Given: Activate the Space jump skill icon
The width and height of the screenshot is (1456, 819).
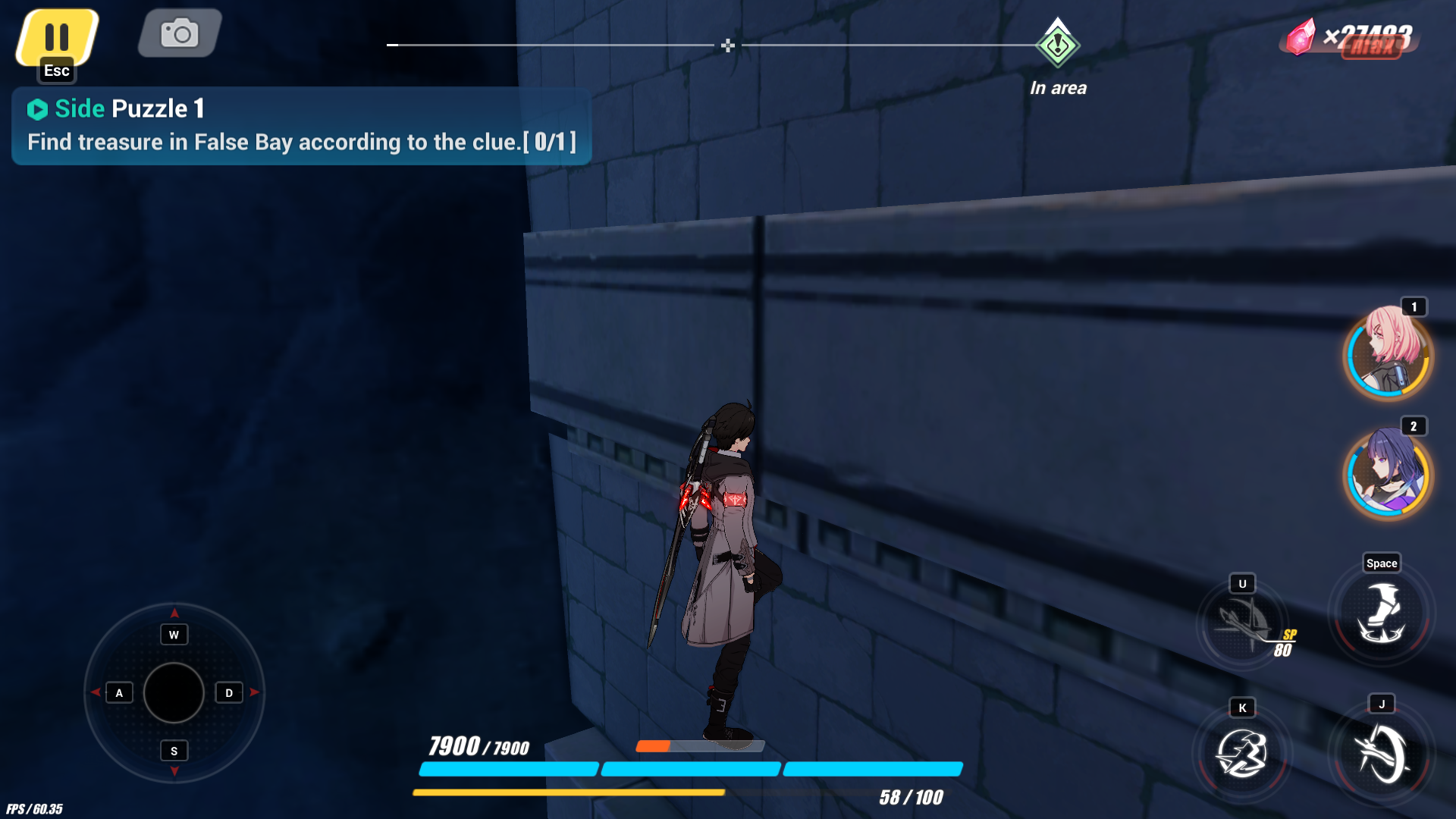Looking at the screenshot, I should pos(1382,614).
